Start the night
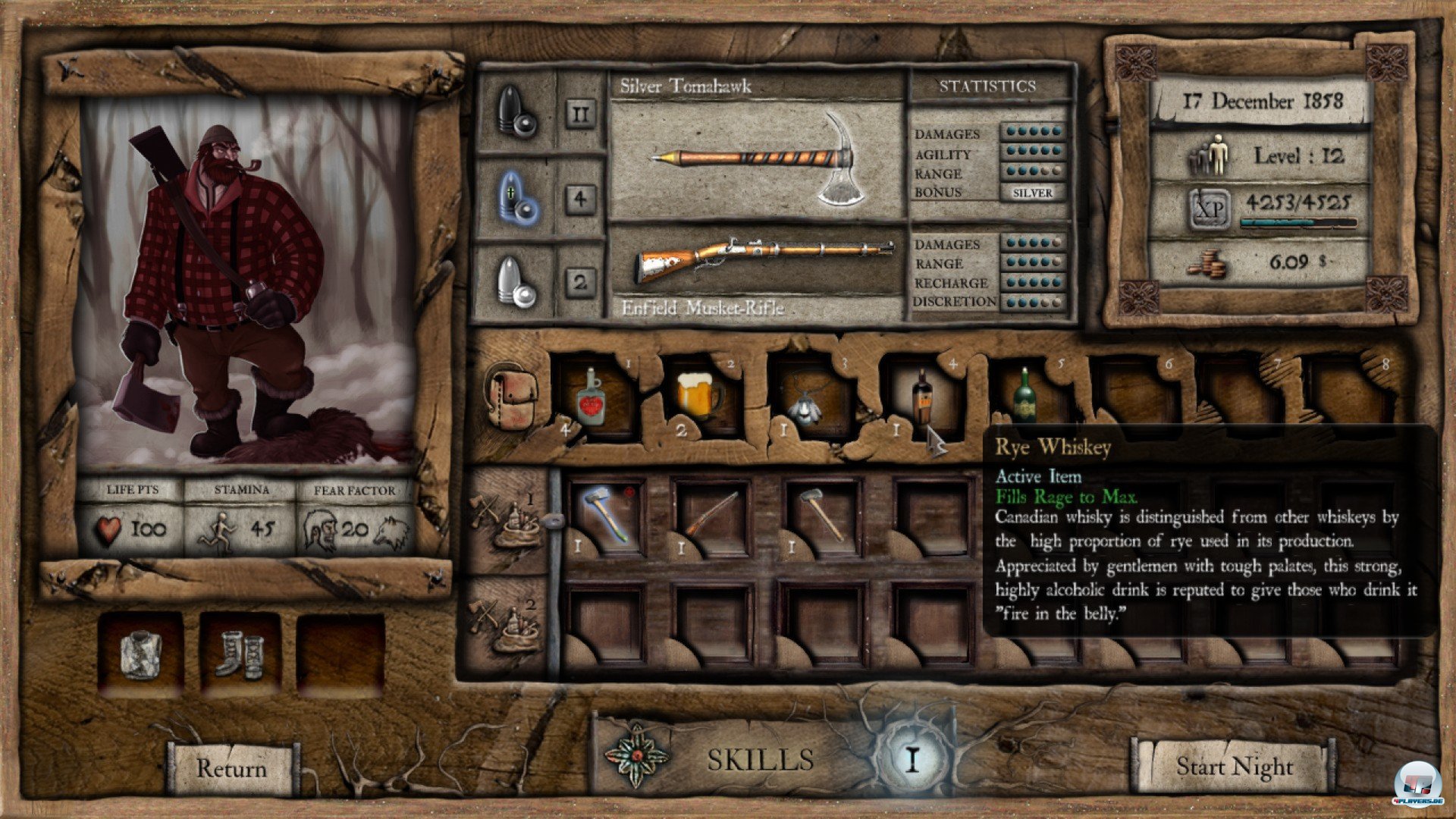This screenshot has height=819, width=1456. click(1234, 766)
